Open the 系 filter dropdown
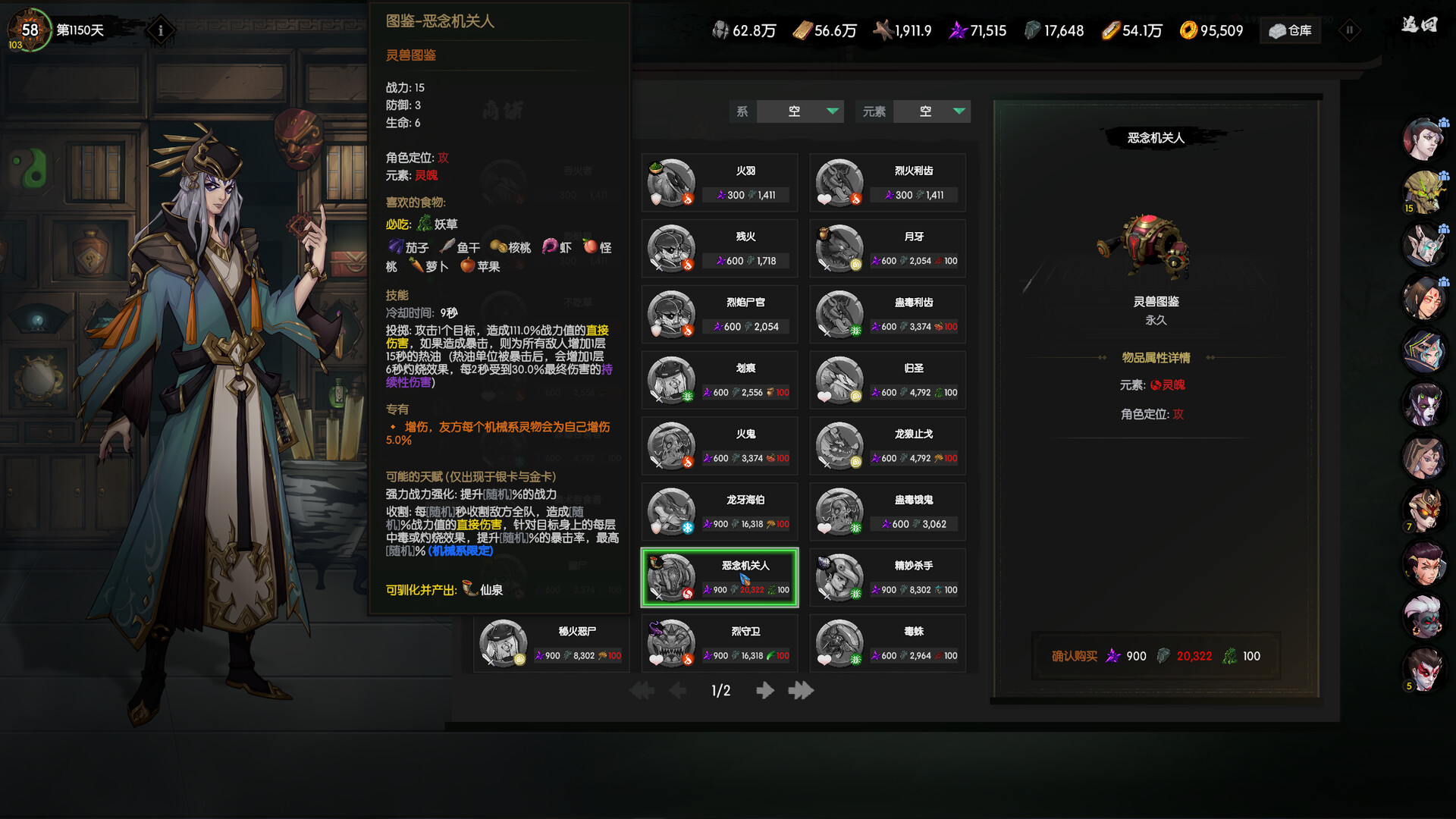The width and height of the screenshot is (1456, 819). 800,111
